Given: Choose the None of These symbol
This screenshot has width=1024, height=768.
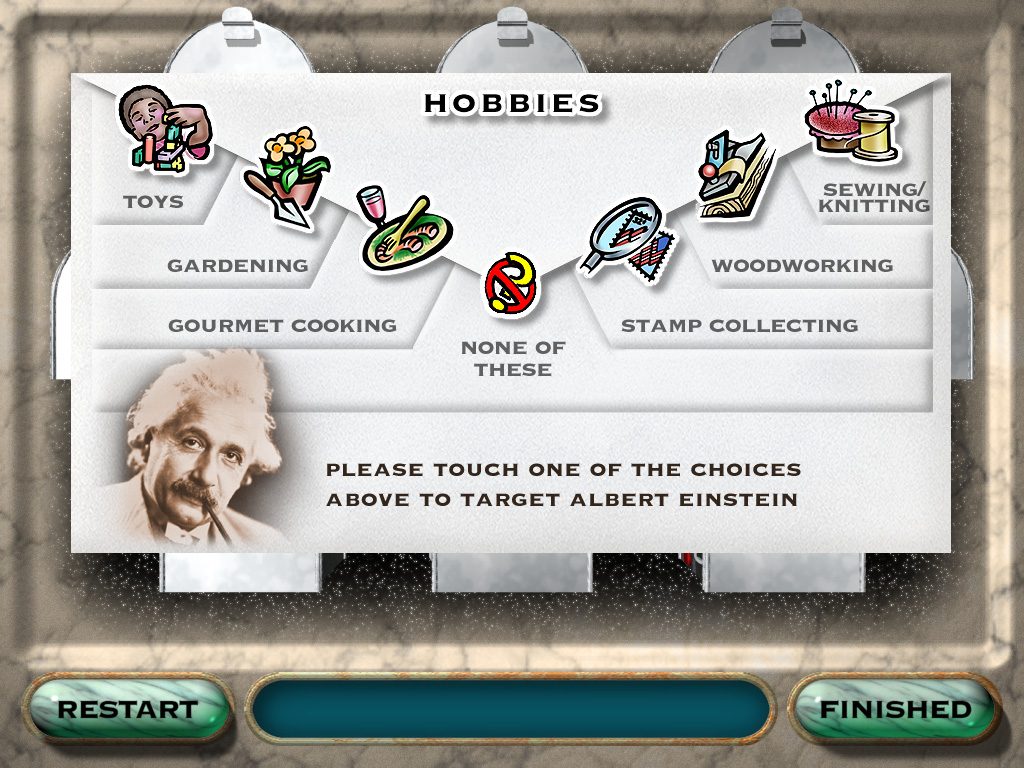Looking at the screenshot, I should tap(512, 284).
